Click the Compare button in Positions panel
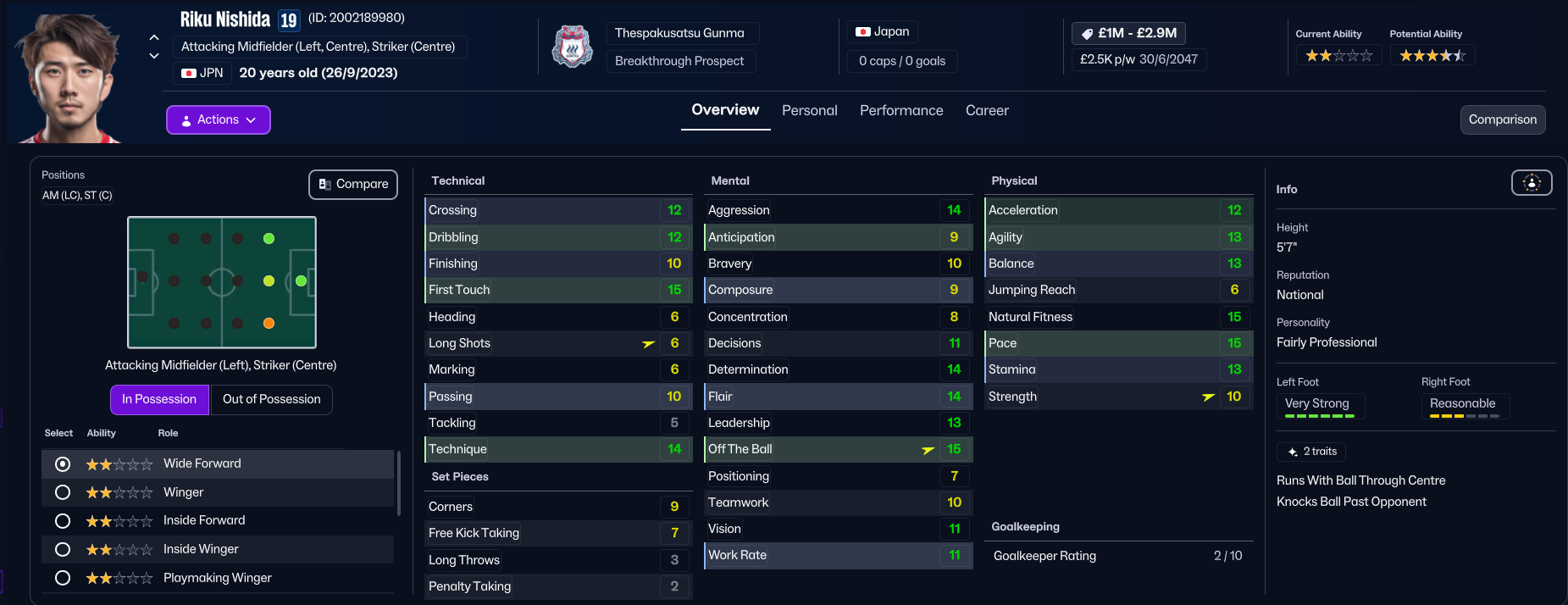 353,185
